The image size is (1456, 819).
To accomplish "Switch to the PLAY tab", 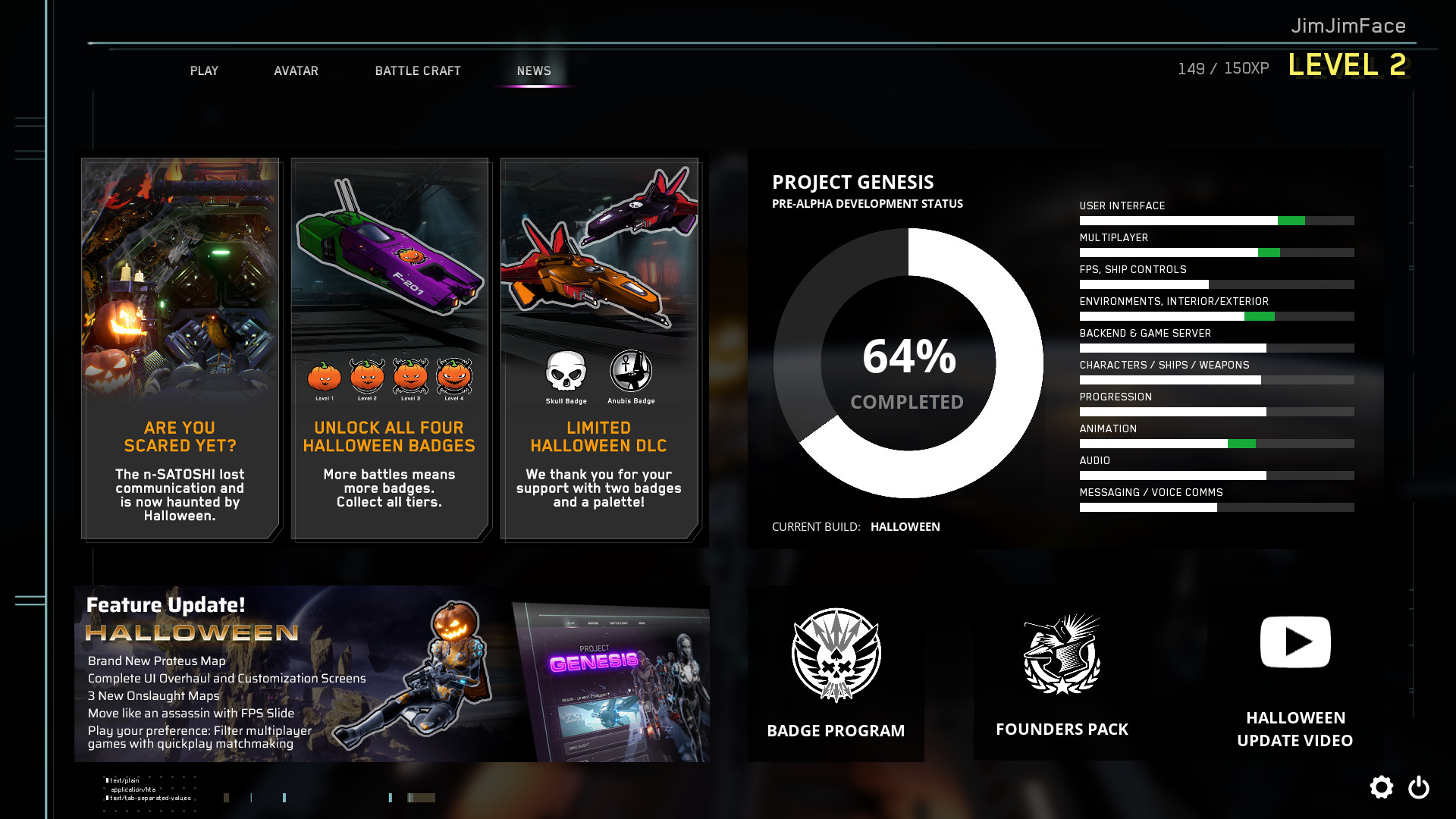I will point(204,71).
